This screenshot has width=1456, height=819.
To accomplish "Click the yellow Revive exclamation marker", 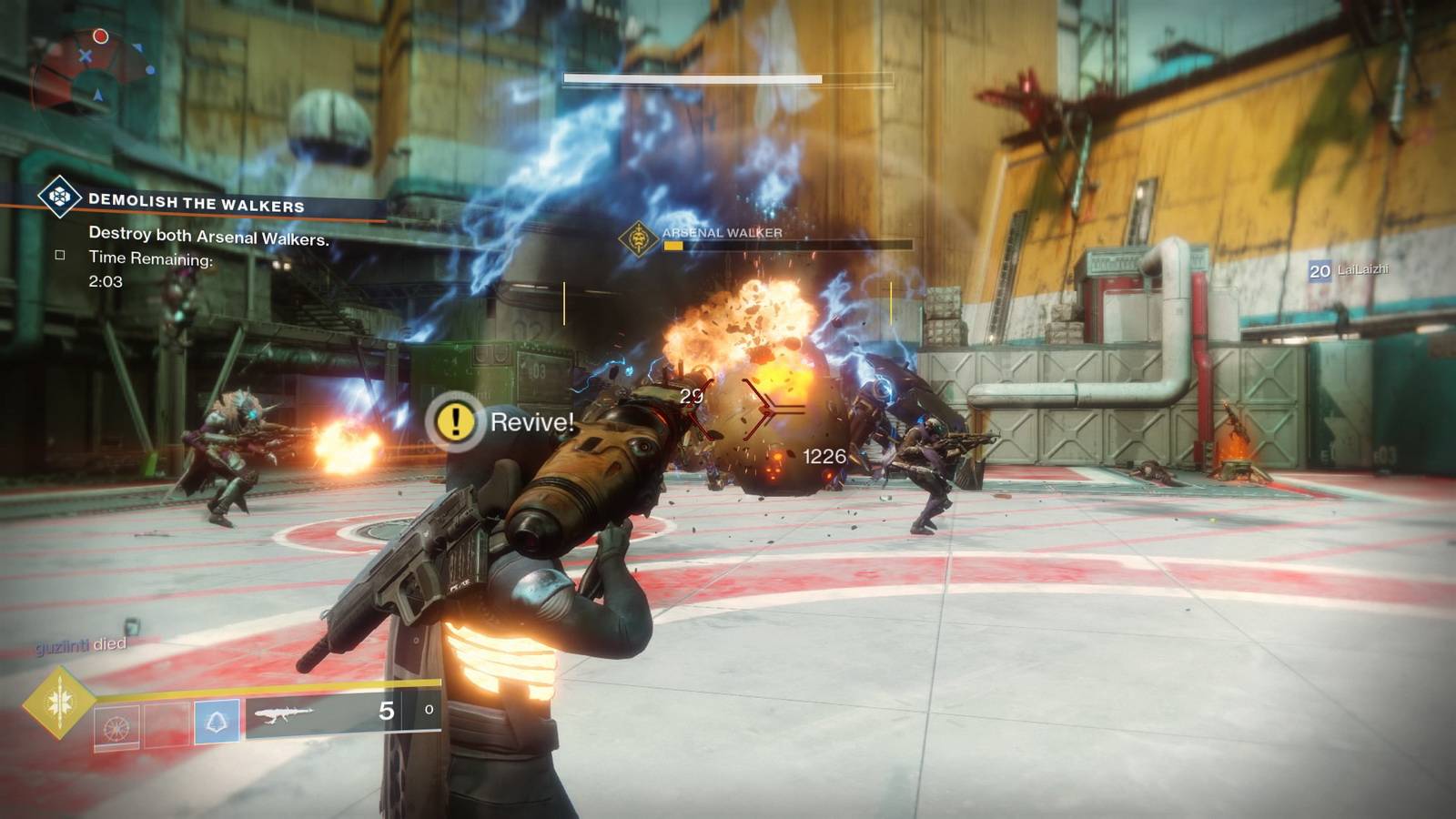I will [x=455, y=421].
